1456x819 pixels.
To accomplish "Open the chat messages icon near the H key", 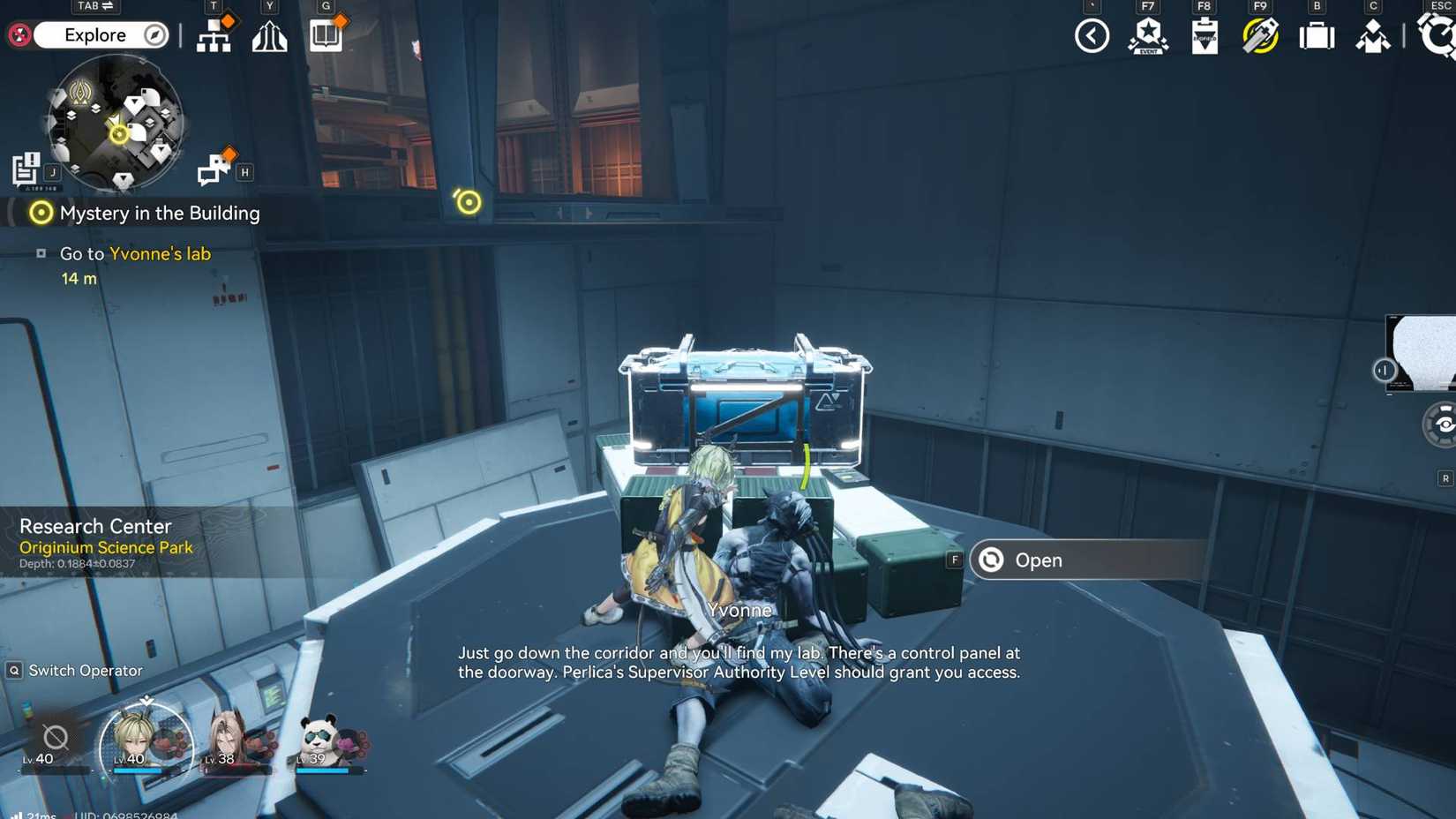I will coord(212,168).
